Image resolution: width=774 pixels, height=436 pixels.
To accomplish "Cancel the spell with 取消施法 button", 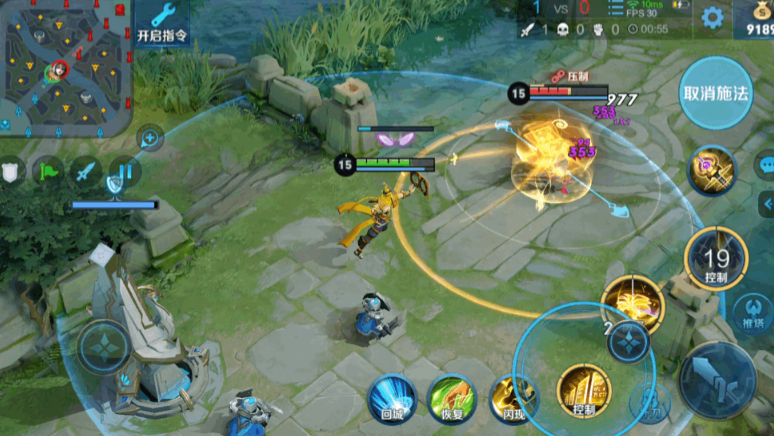I will (x=715, y=93).
